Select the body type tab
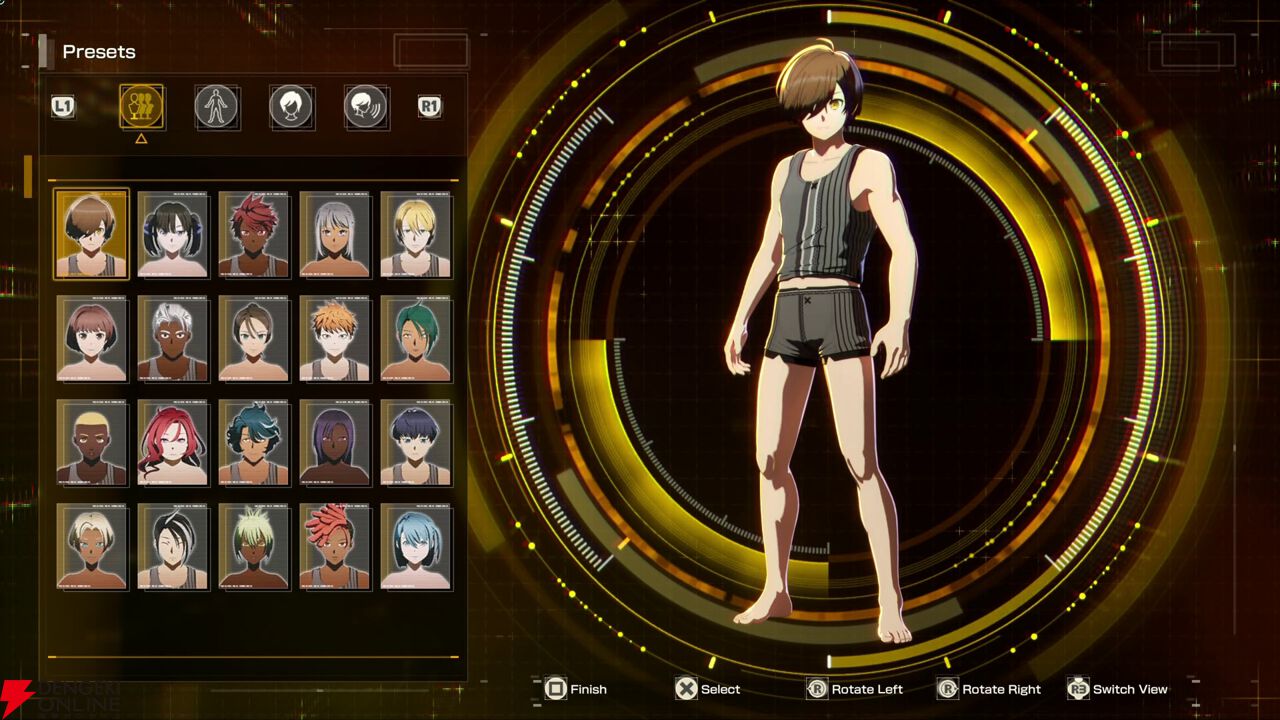Image resolution: width=1280 pixels, height=720 pixels. coord(216,106)
